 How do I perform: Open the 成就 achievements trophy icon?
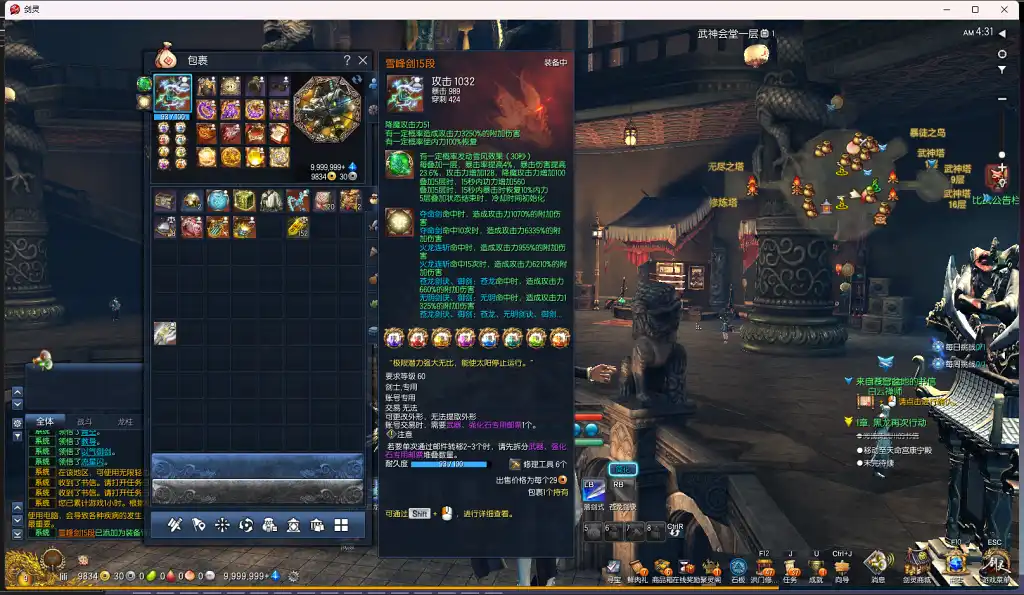(816, 568)
